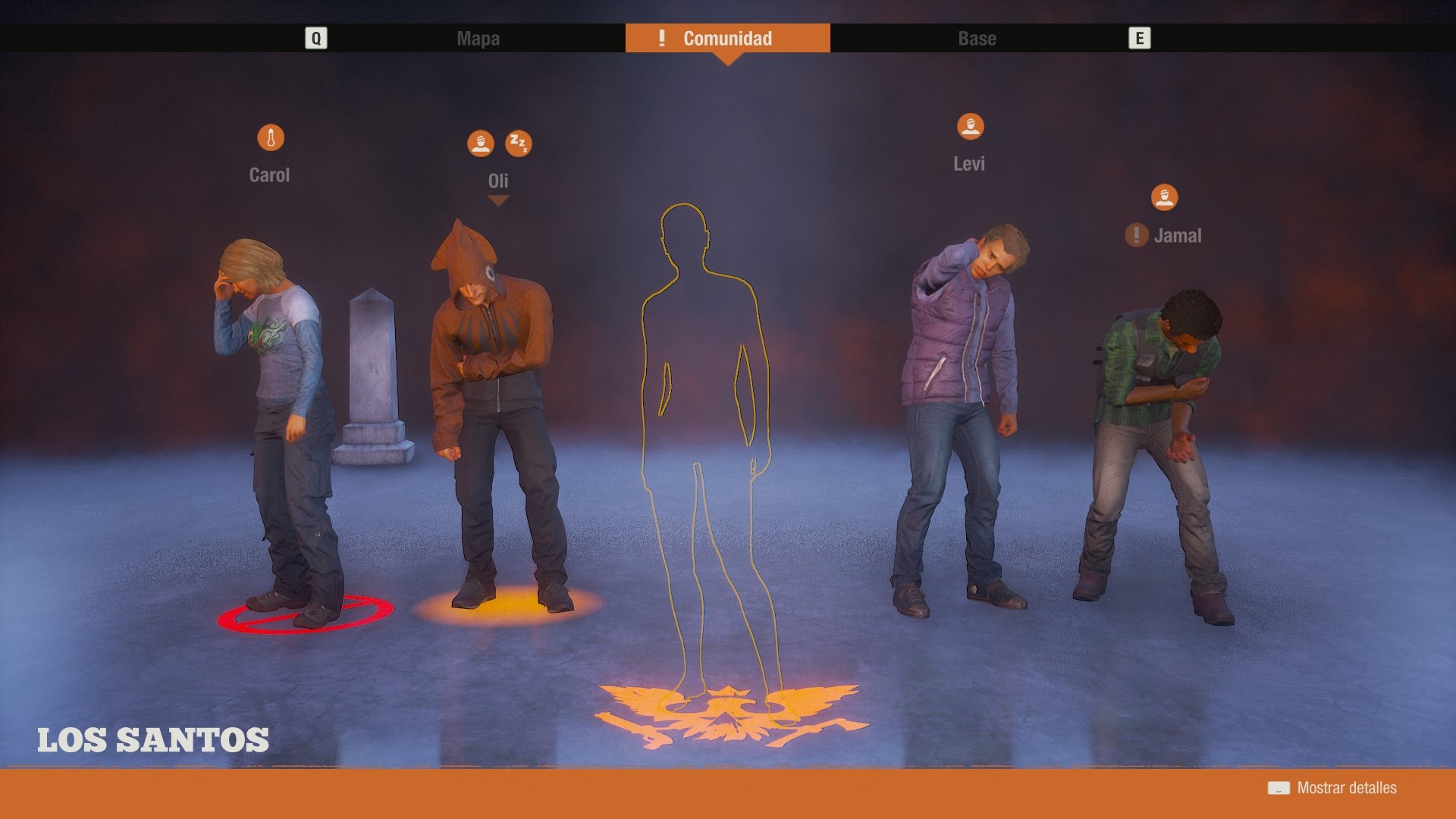
Task: Click Carol's thermometer sickness icon
Action: tap(271, 138)
